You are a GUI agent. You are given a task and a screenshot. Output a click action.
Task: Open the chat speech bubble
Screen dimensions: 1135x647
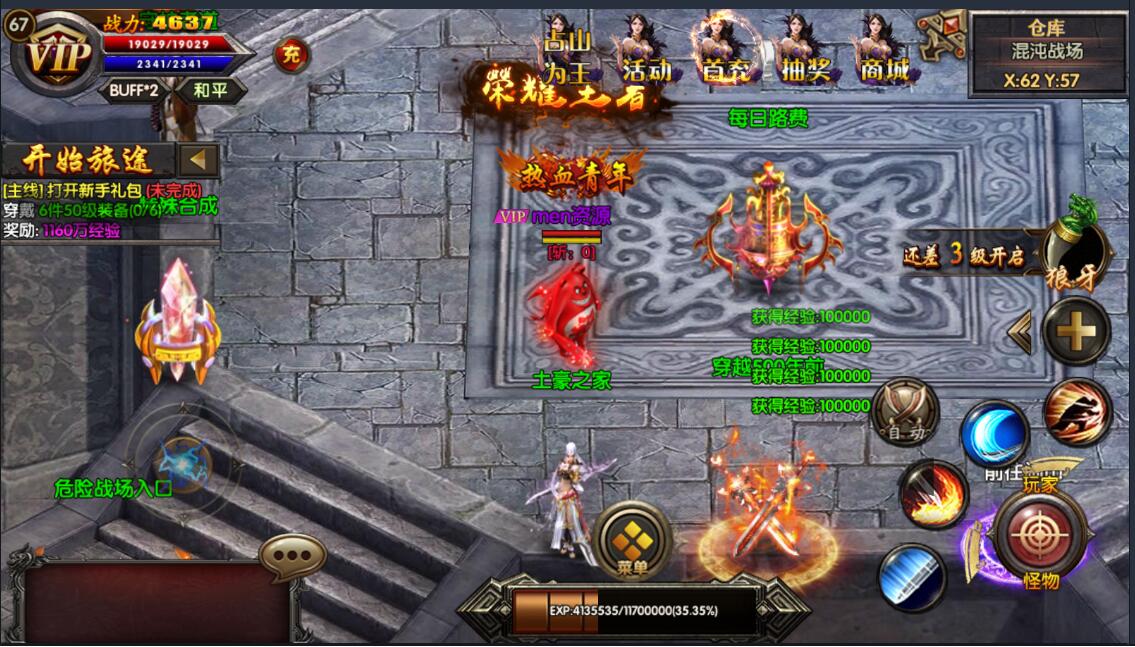coord(292,553)
